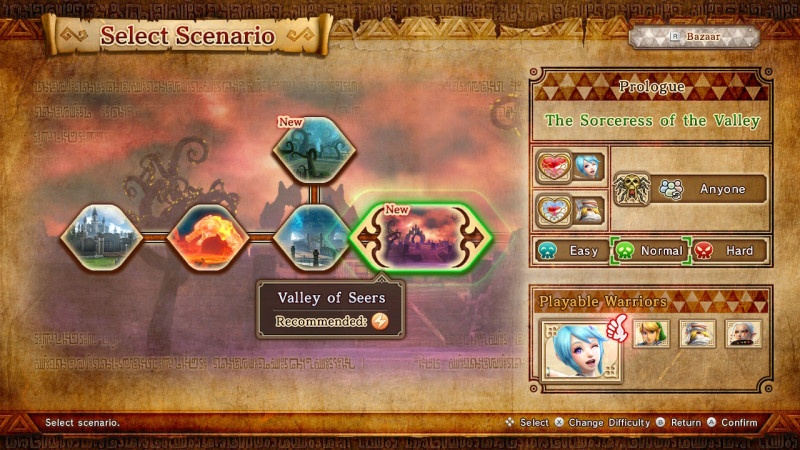
Task: Open the Bazaar
Action: click(694, 37)
